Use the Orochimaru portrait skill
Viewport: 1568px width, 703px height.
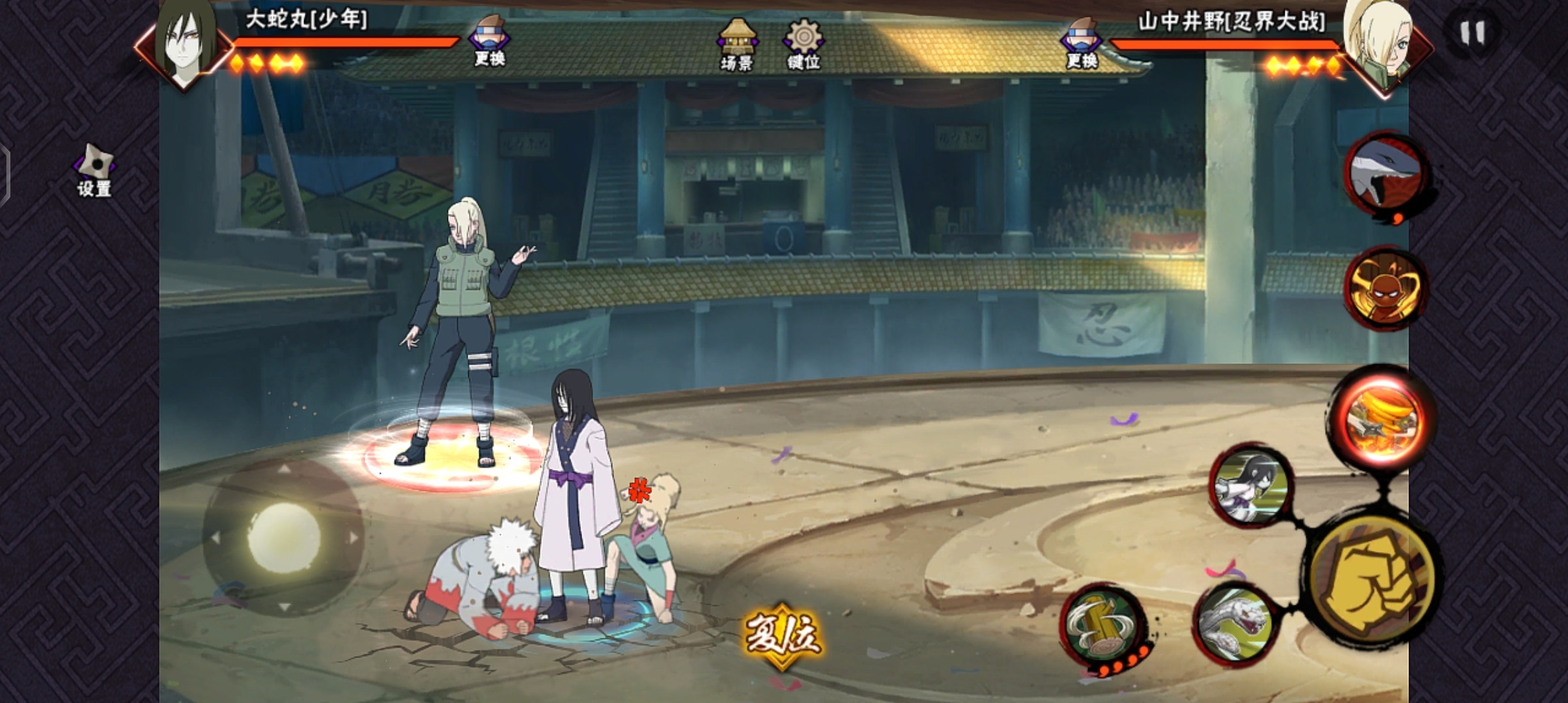tap(1251, 485)
